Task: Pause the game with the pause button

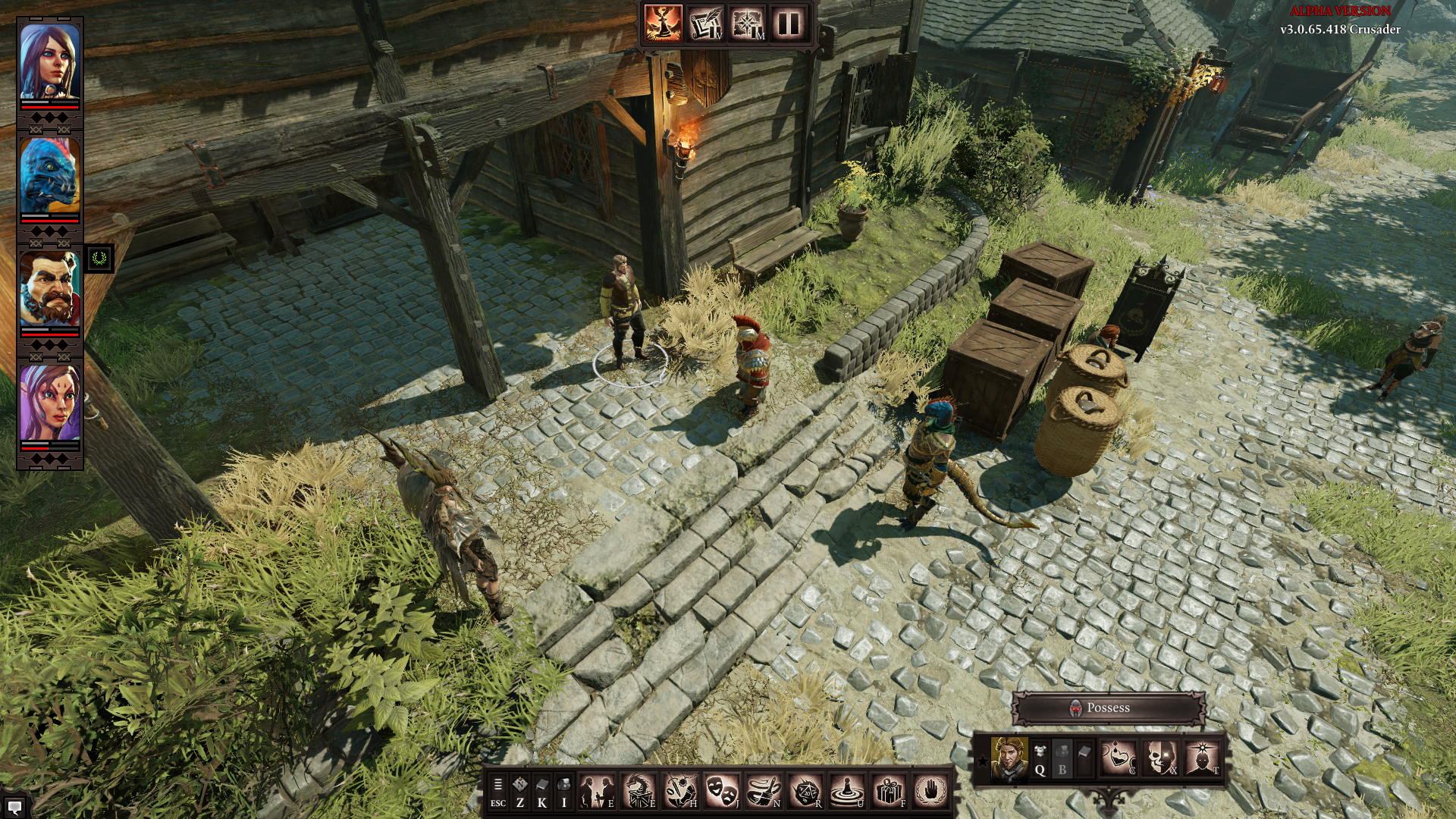Action: pyautogui.click(x=788, y=24)
